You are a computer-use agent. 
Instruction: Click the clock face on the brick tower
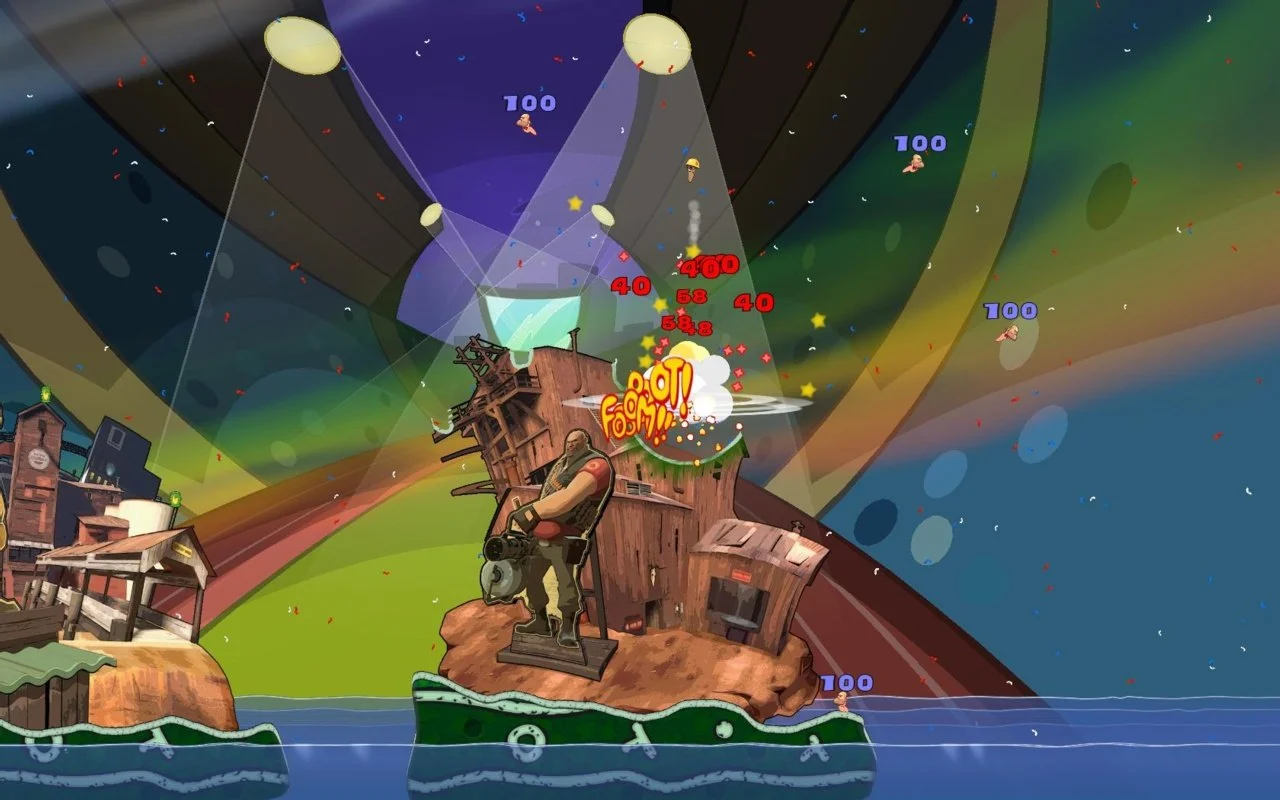tap(37, 457)
